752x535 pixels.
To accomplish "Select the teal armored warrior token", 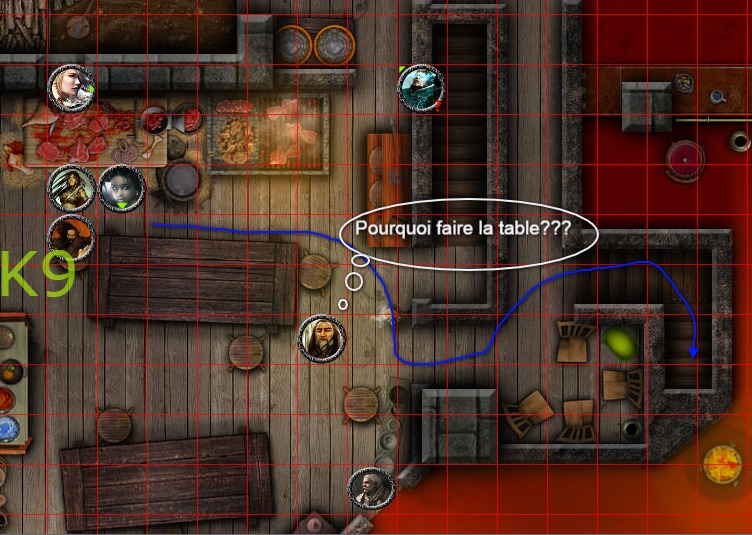I will point(421,88).
